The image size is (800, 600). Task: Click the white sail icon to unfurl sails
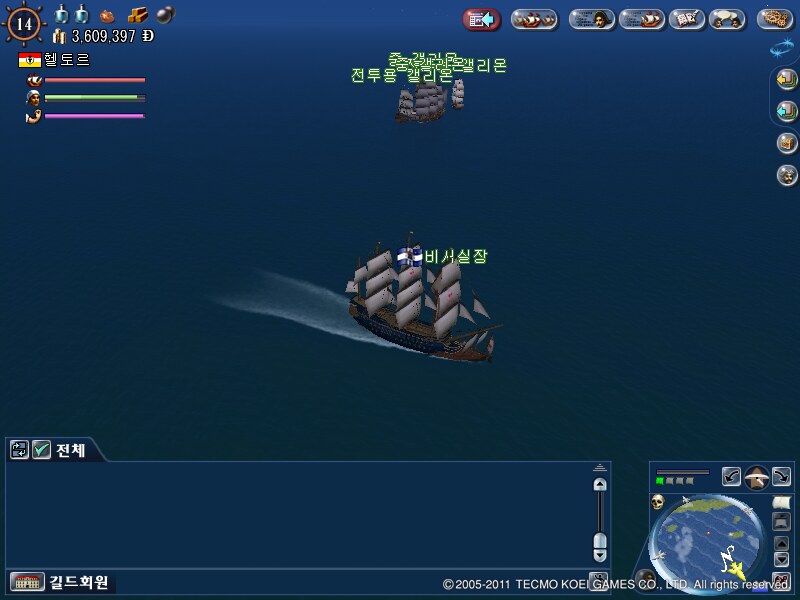tap(781, 500)
